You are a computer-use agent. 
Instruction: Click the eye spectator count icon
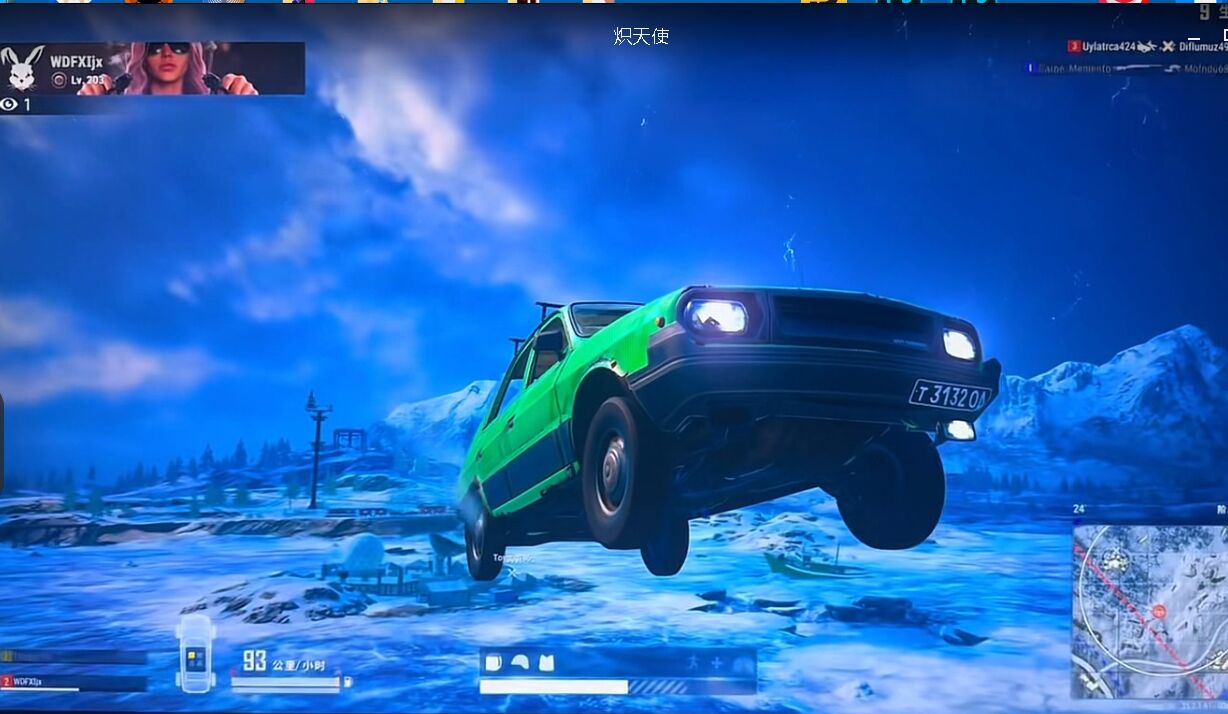[10, 104]
